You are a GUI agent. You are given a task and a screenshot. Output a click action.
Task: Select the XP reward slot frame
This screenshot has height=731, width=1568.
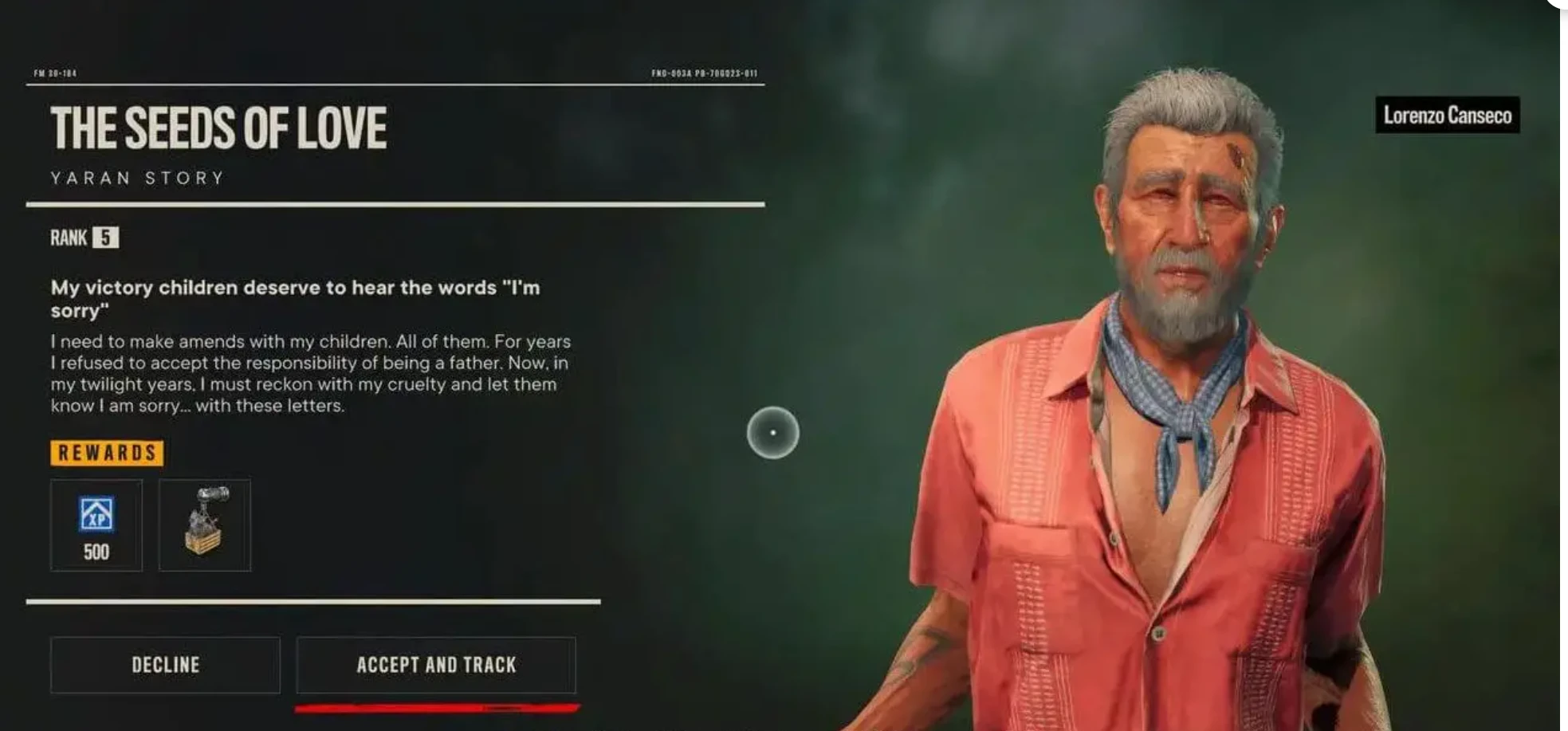point(96,526)
